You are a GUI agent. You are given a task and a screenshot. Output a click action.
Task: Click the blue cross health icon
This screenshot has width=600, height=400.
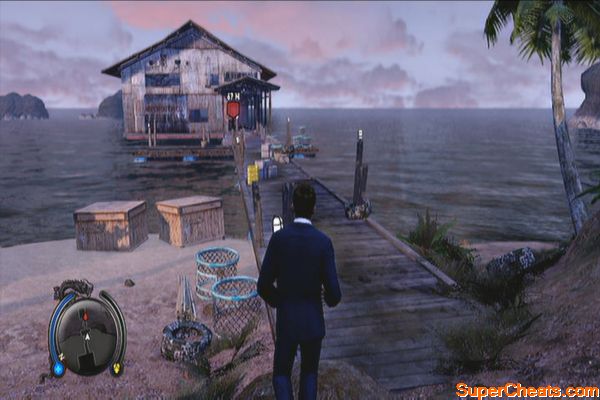coord(59,367)
